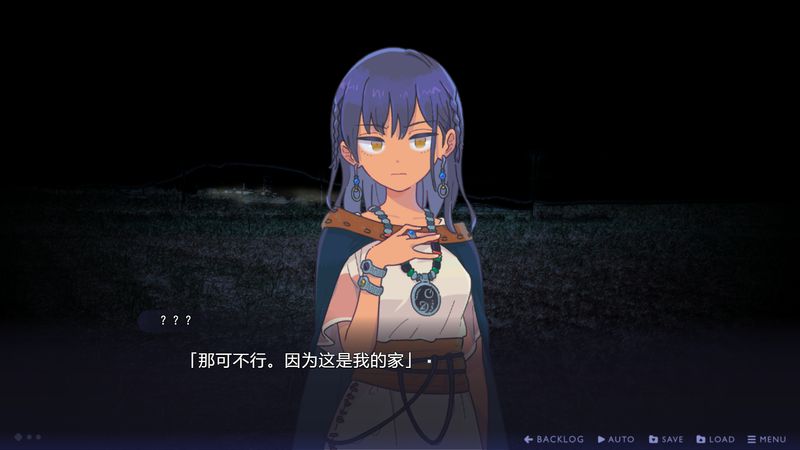This screenshot has width=800, height=450.
Task: Open the Load screen
Action: (x=715, y=439)
